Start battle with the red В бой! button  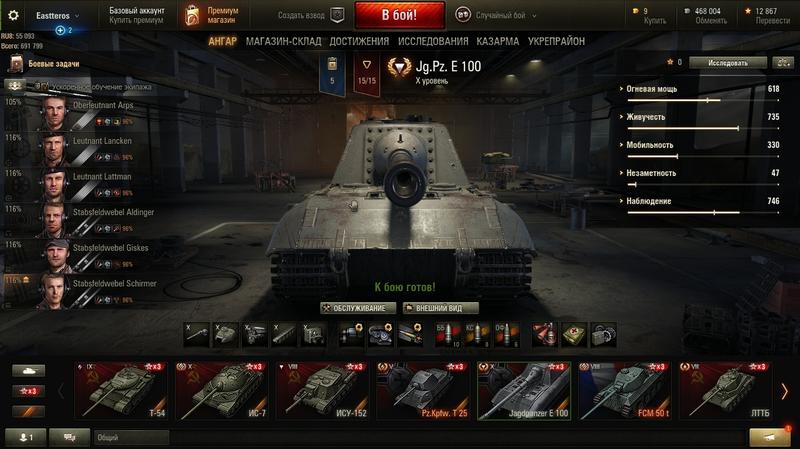tap(399, 15)
